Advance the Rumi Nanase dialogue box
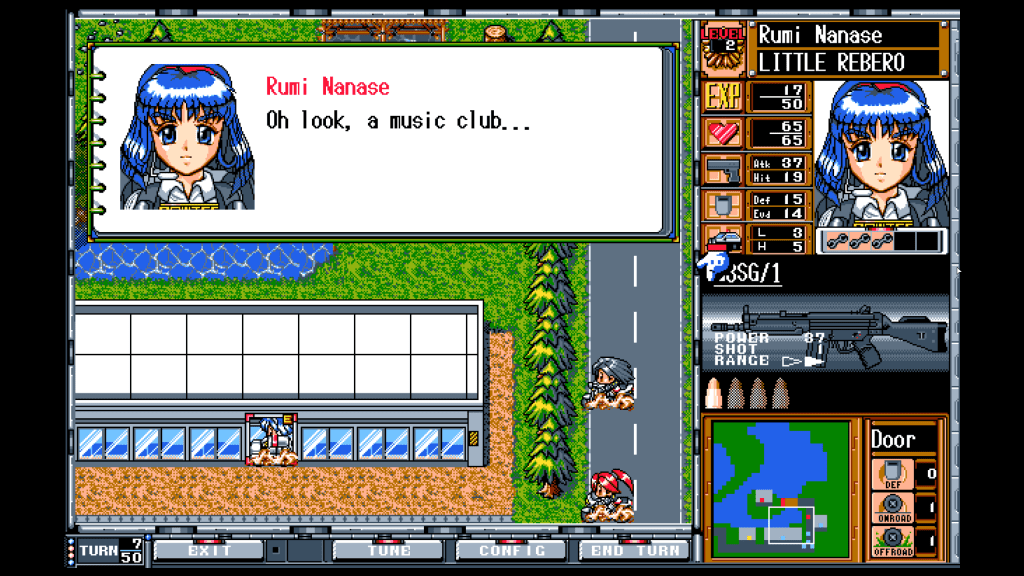1024x576 pixels. tap(378, 140)
